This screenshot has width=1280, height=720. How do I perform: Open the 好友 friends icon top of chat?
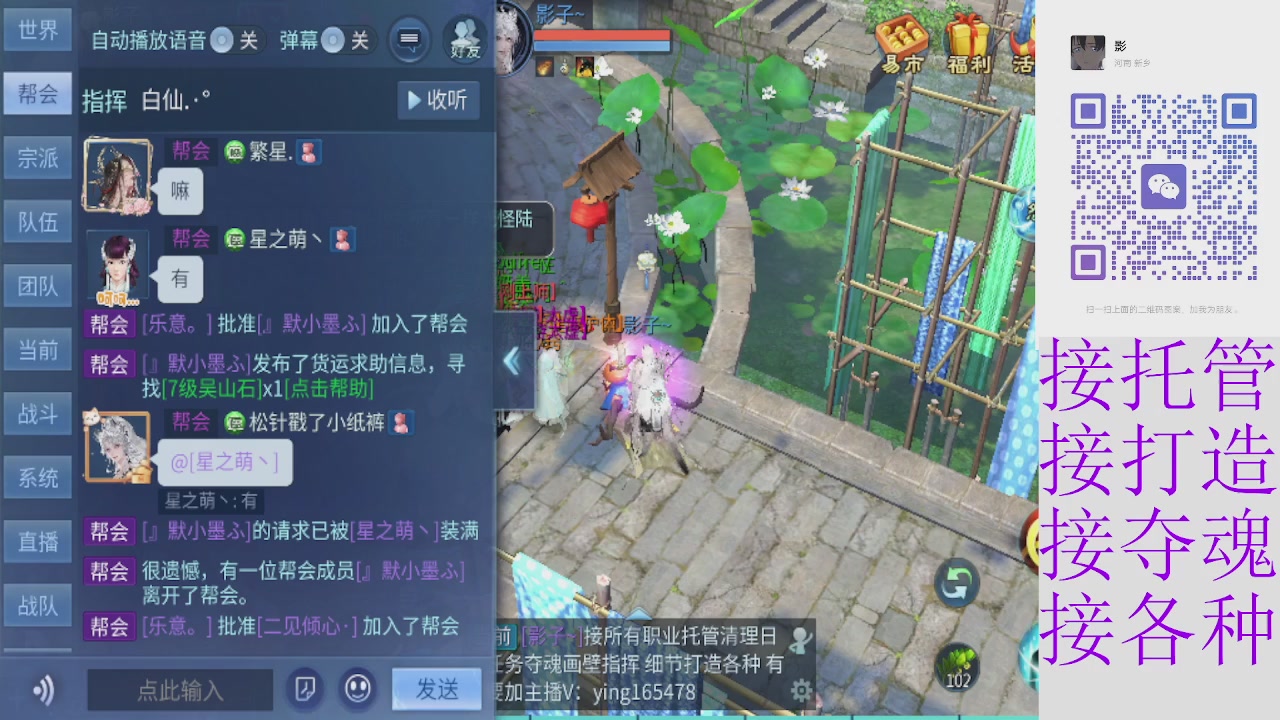click(463, 41)
